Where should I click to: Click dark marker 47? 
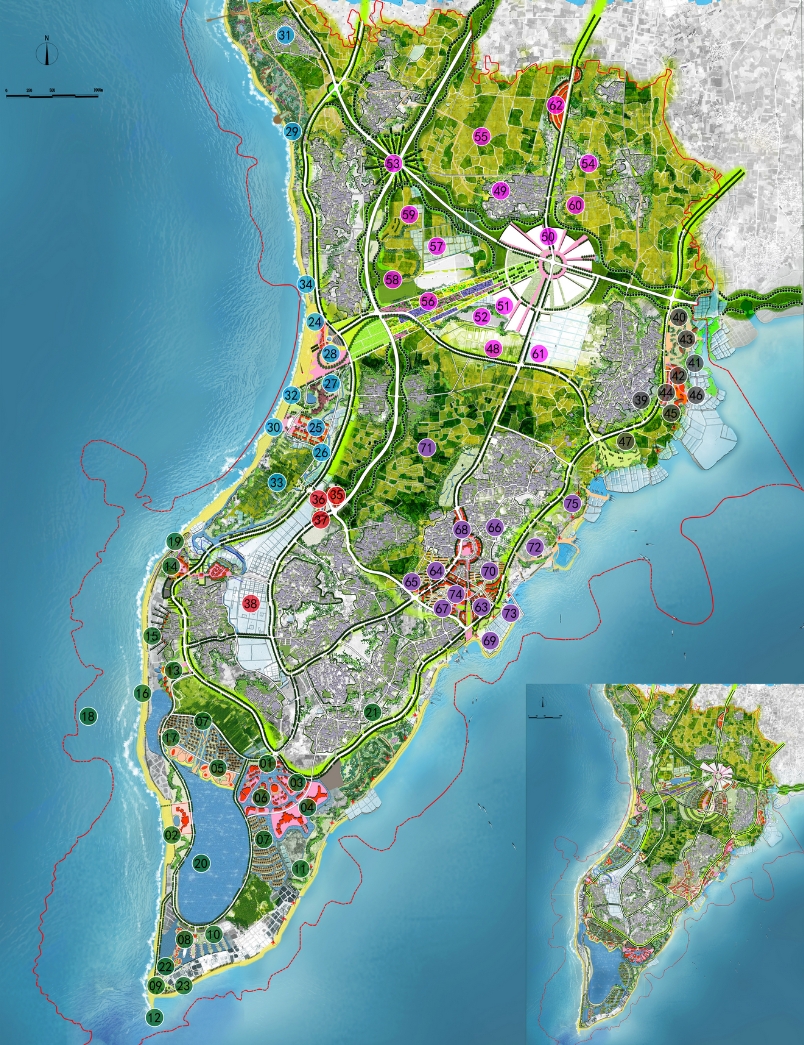626,441
